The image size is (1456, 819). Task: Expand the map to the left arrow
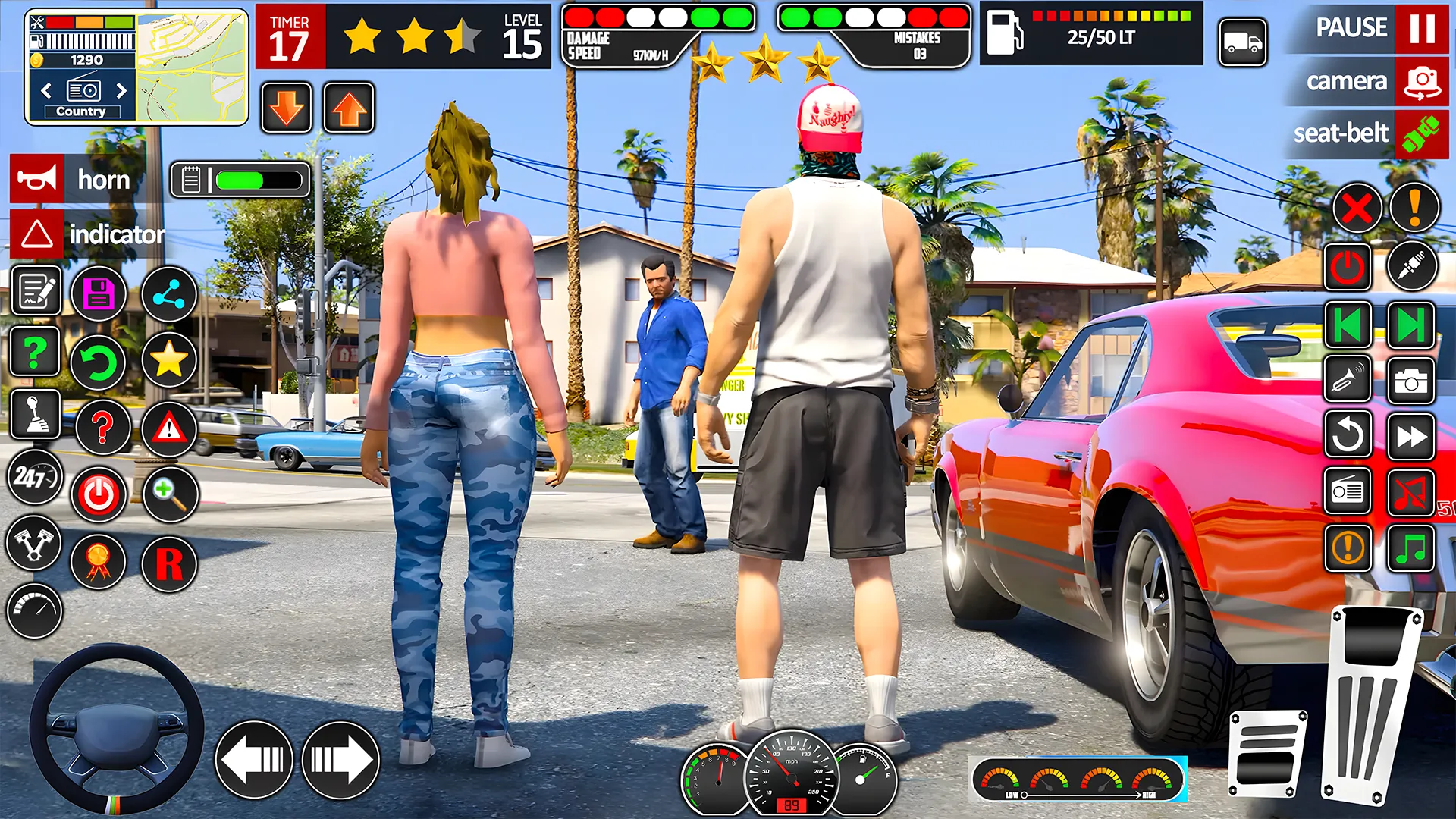45,91
